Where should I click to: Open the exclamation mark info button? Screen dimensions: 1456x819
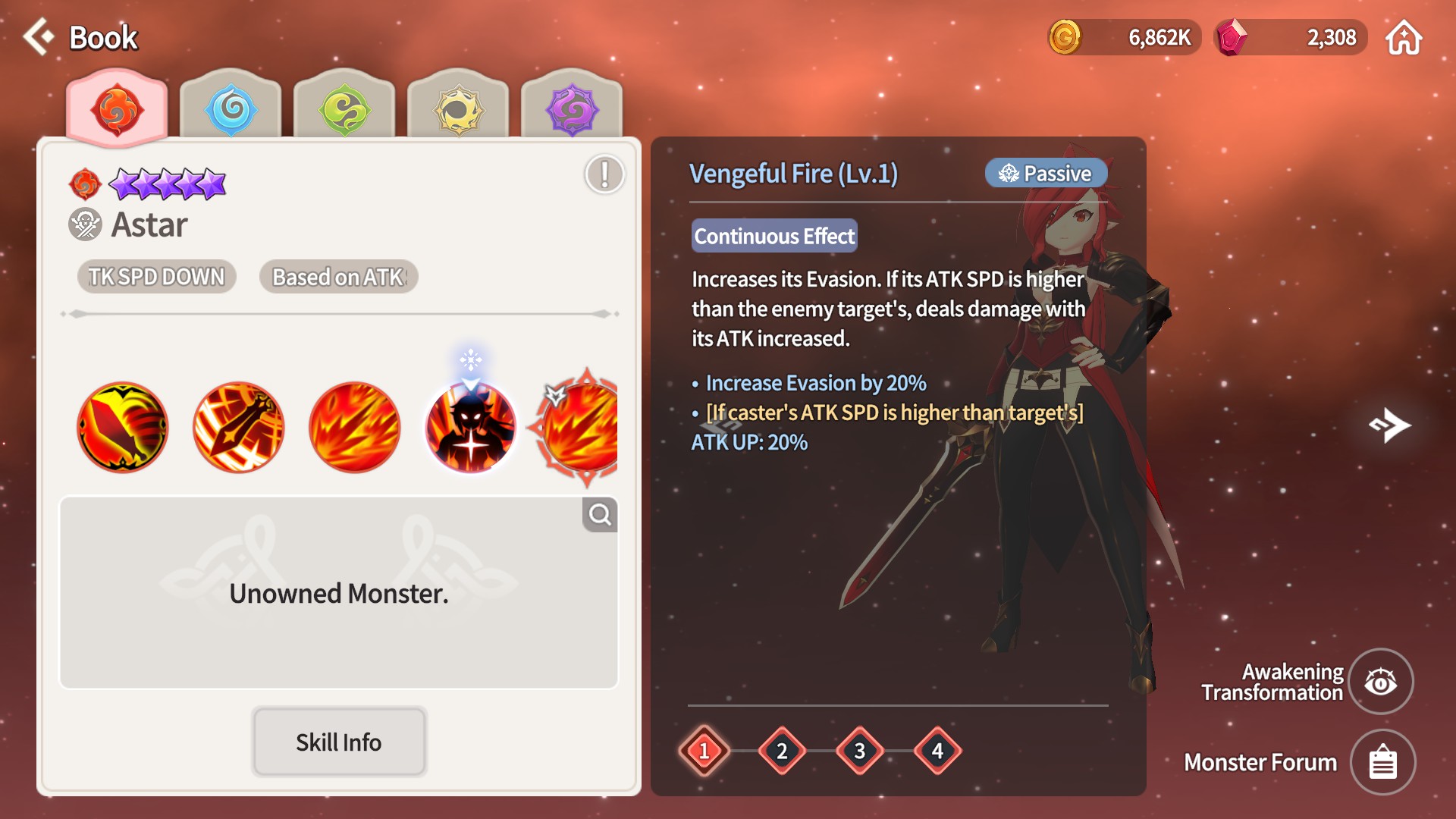coord(604,174)
